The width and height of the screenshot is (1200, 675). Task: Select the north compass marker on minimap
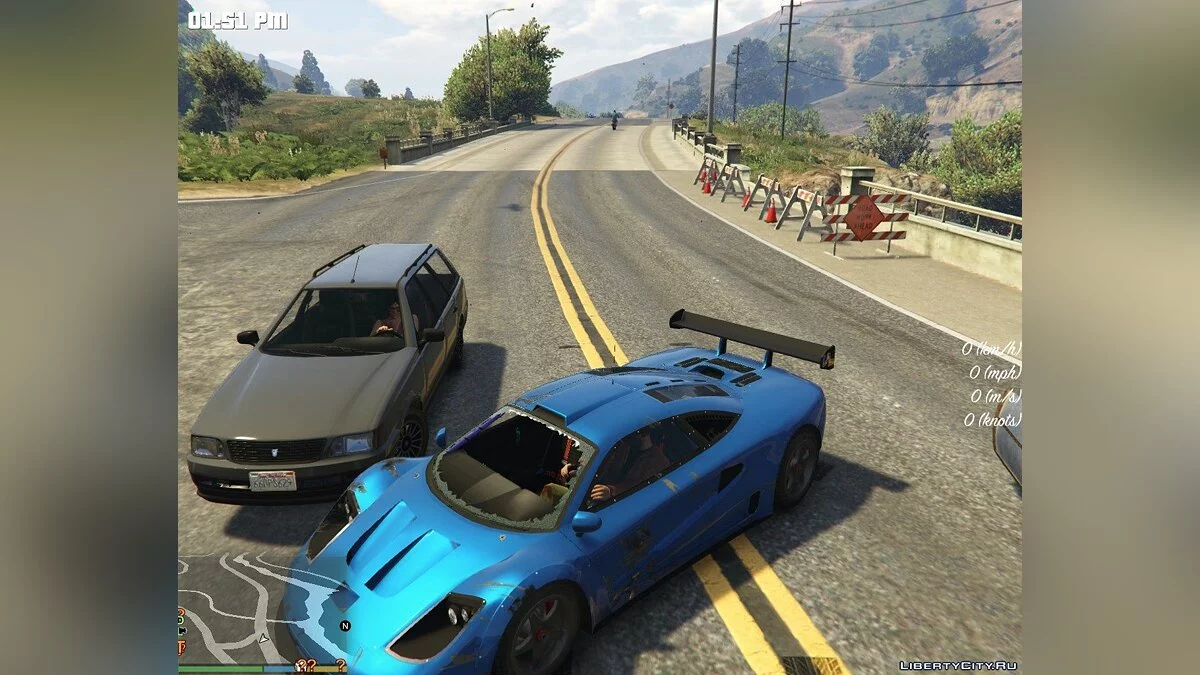pos(345,626)
